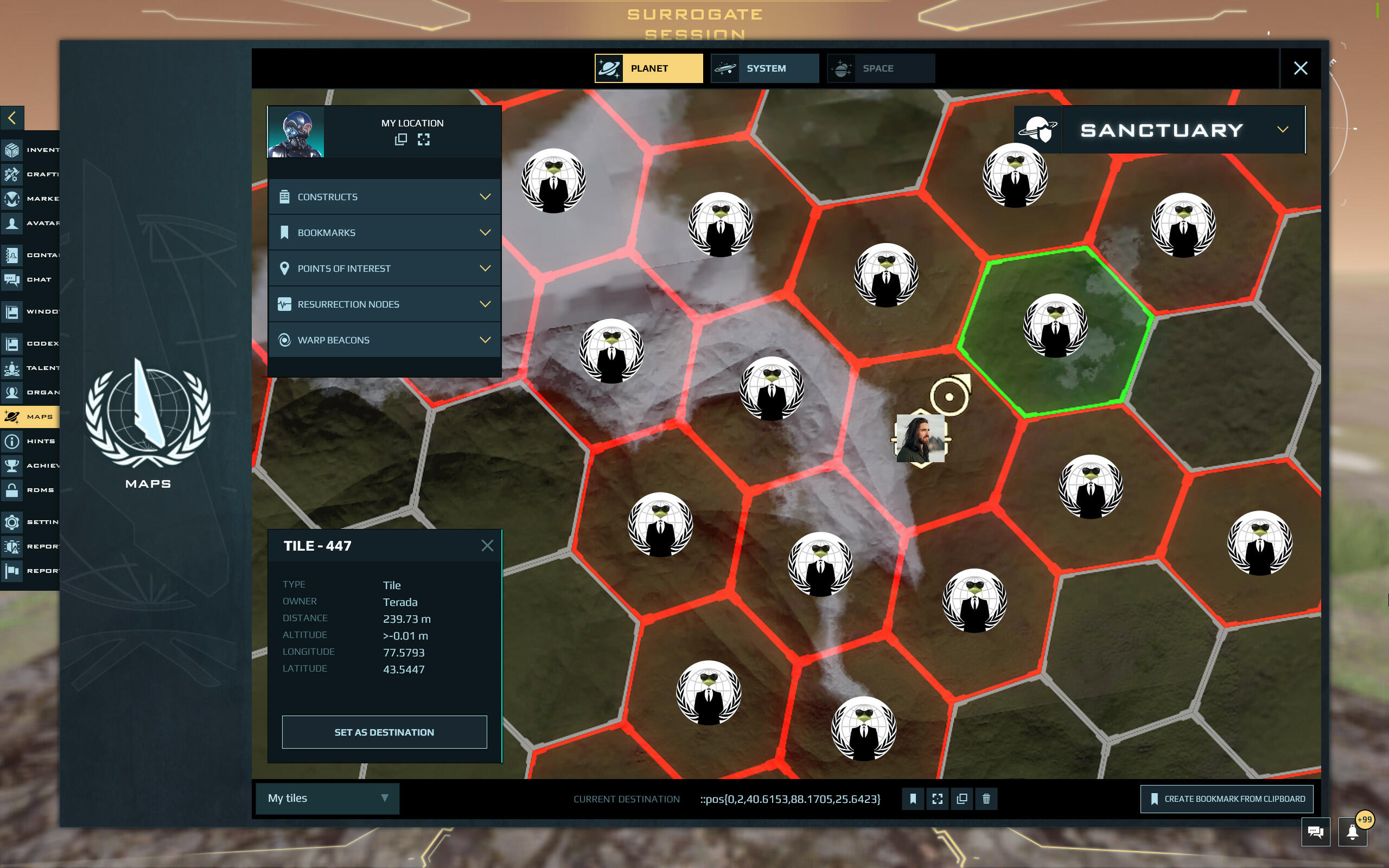Expand Resurrection Nodes section

384,304
